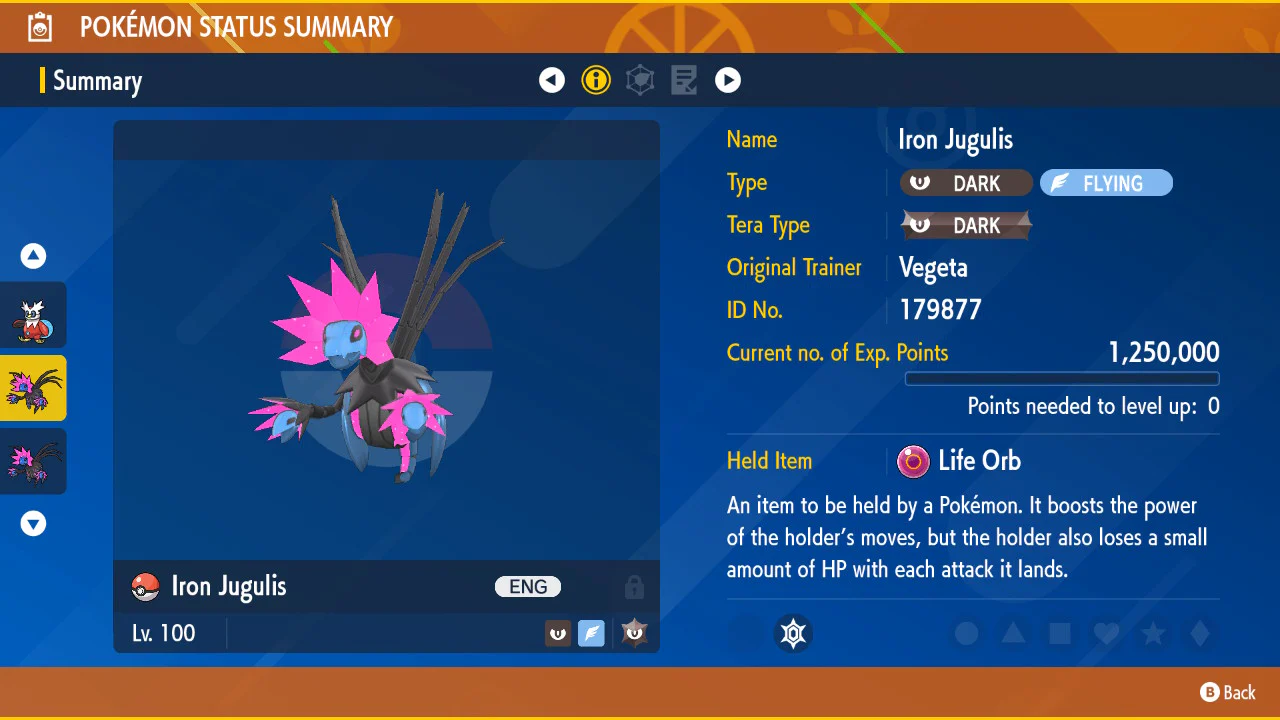1280x720 pixels.
Task: Toggle the square marking
Action: click(x=1060, y=634)
